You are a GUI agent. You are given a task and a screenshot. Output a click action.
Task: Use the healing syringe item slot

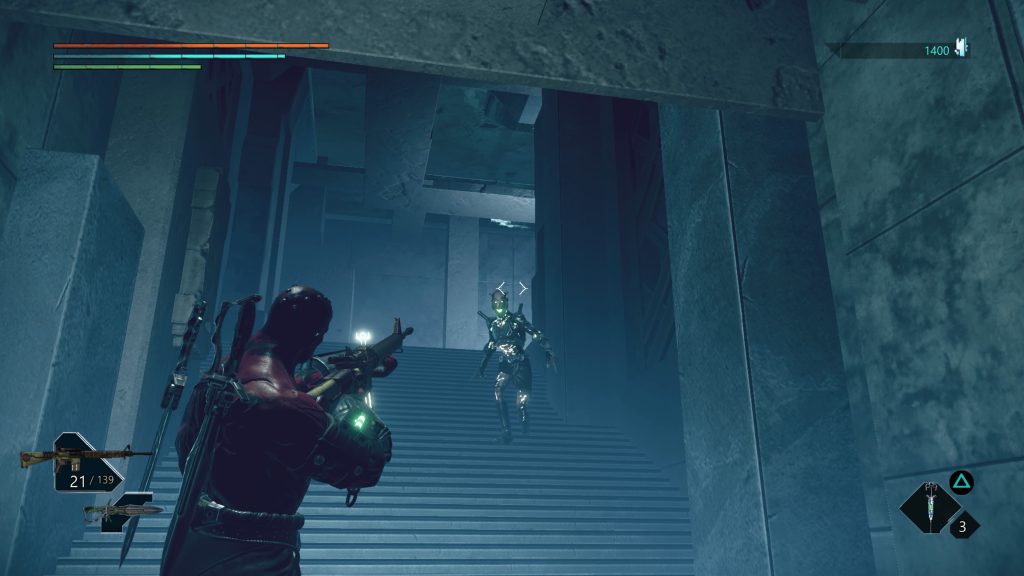[931, 507]
